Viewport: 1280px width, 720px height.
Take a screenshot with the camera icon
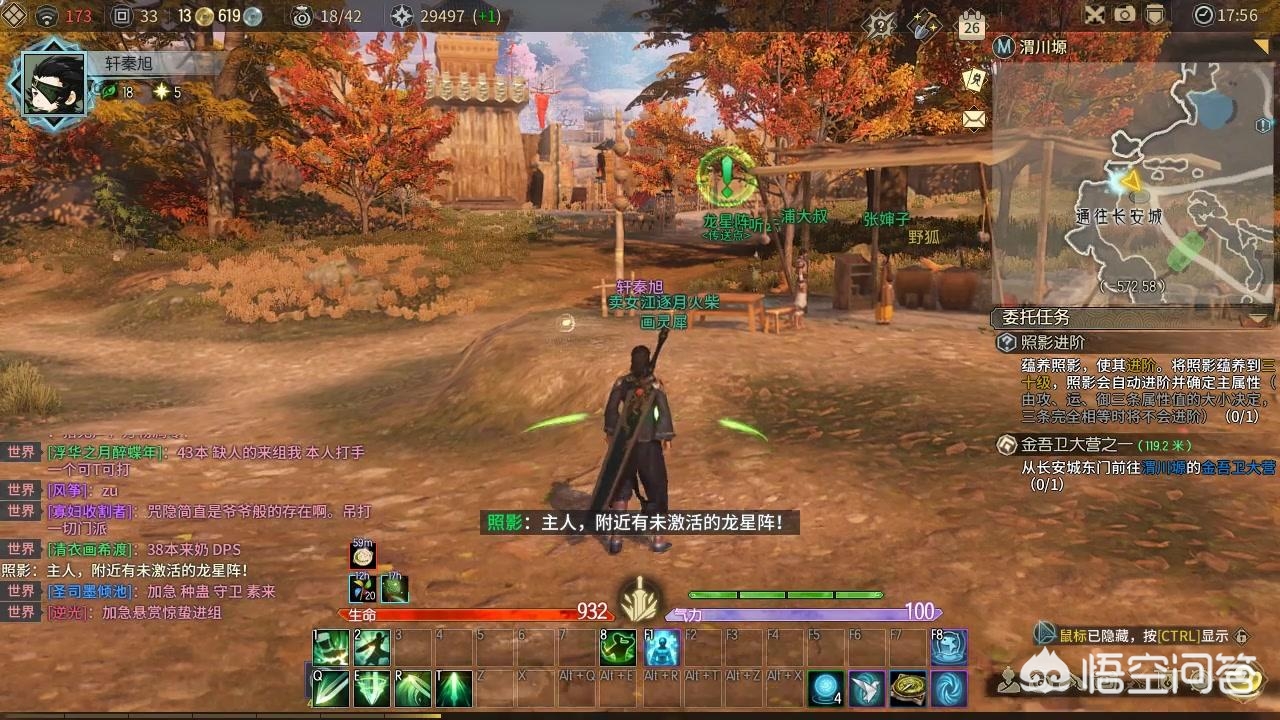(x=1125, y=15)
